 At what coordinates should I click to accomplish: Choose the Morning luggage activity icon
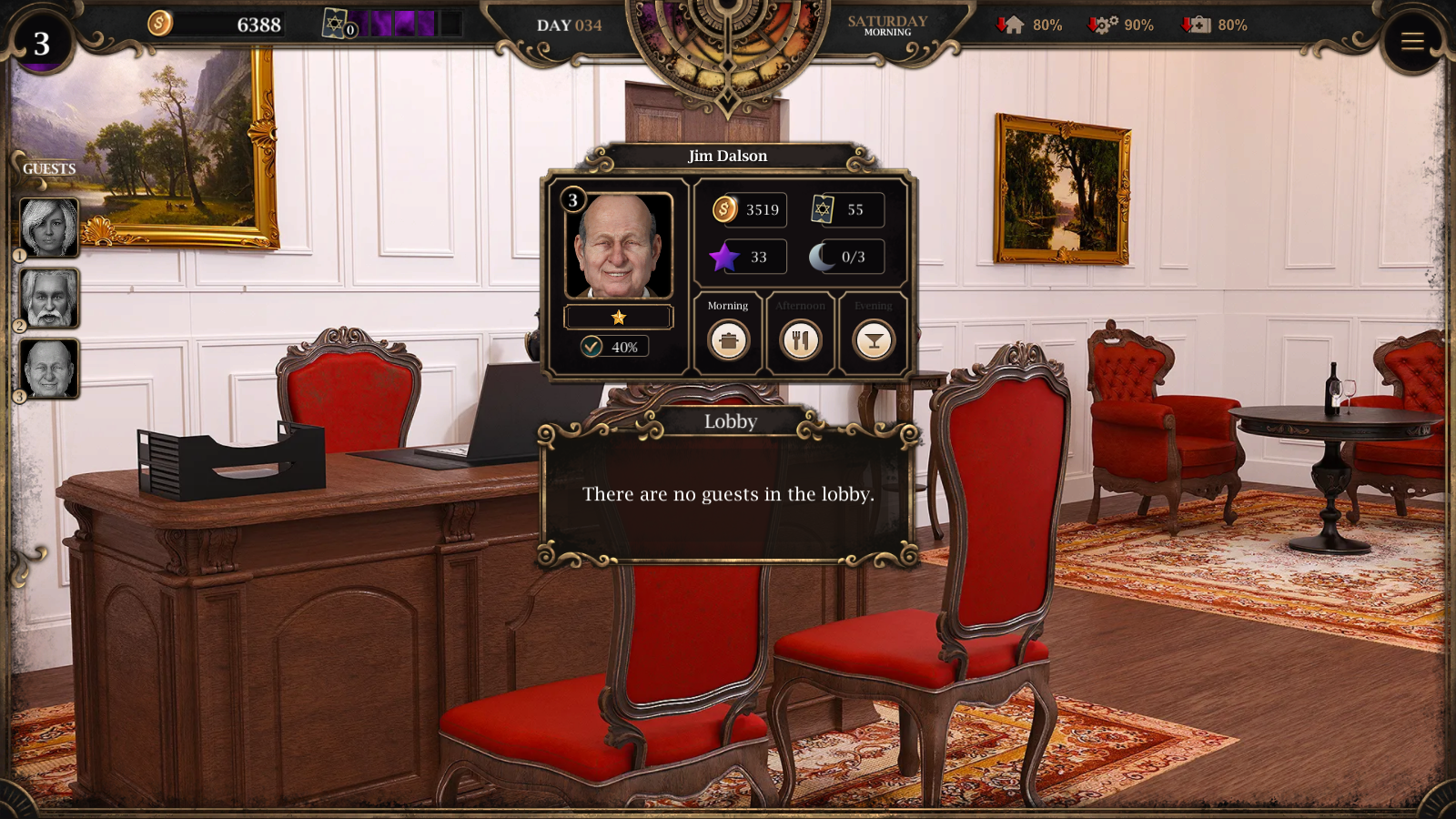(728, 340)
